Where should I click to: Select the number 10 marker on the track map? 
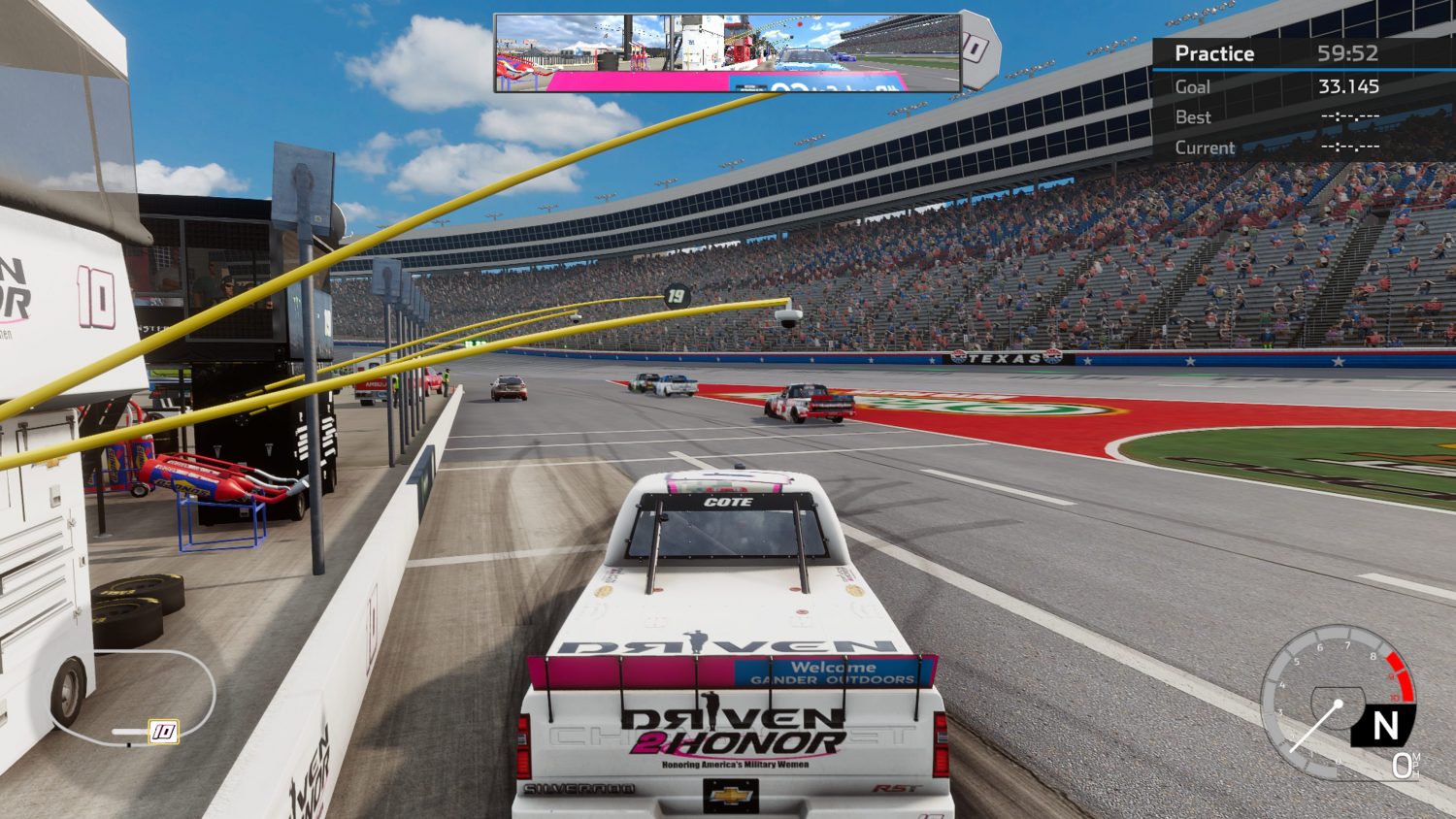click(163, 731)
